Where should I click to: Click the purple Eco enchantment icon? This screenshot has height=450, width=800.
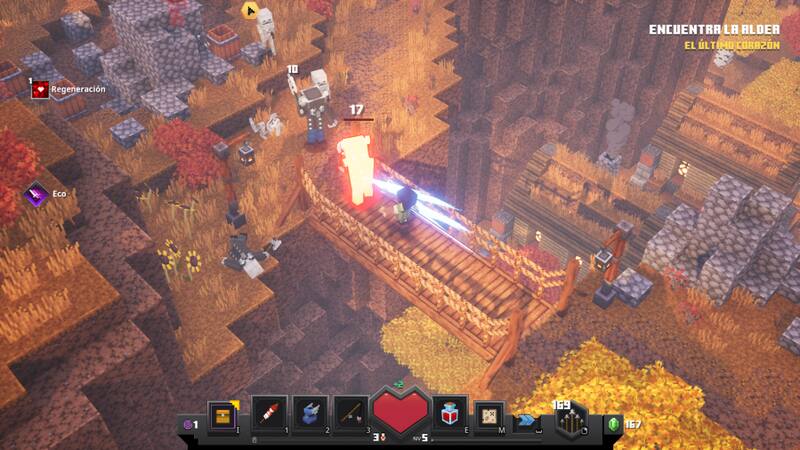38,194
